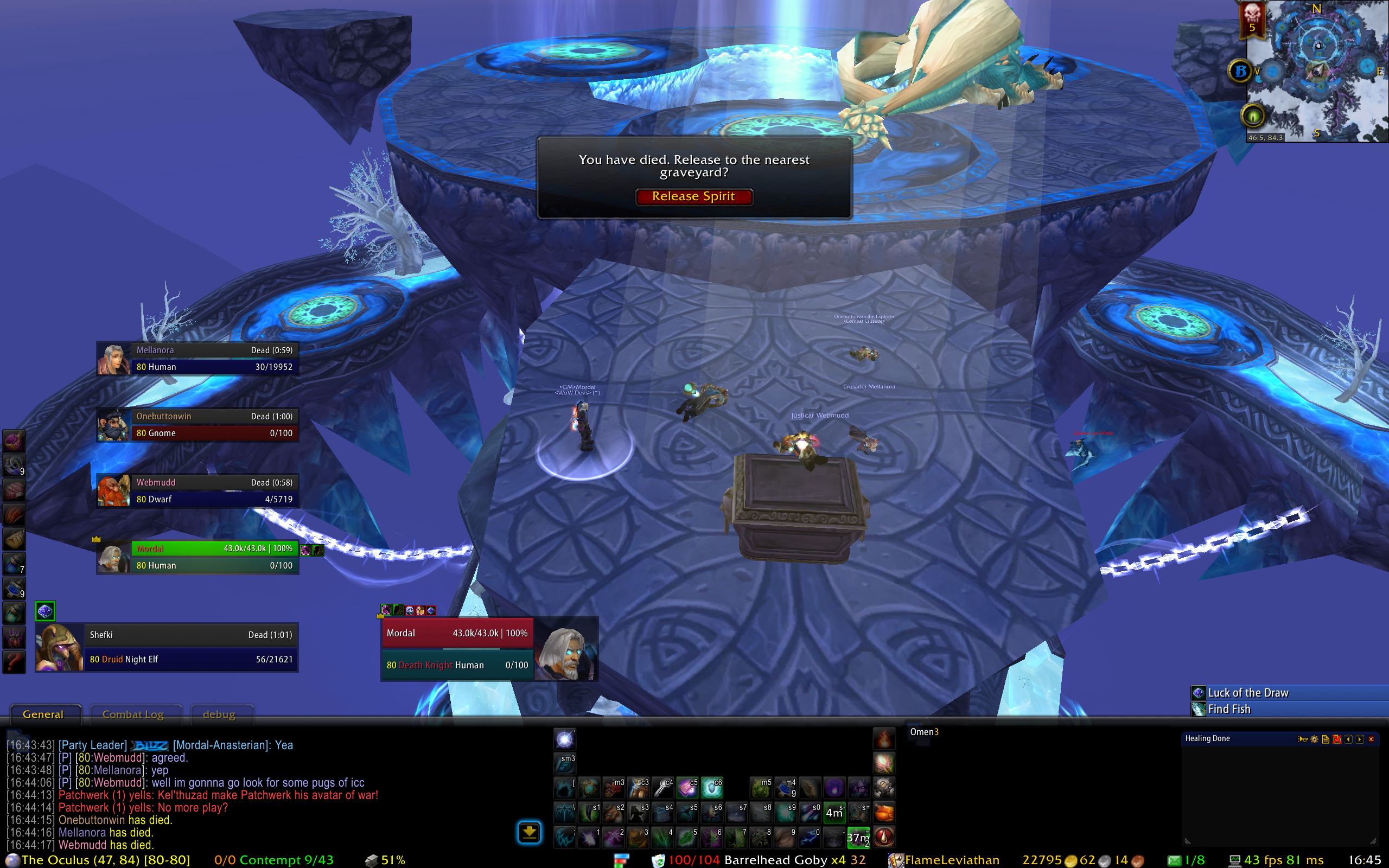Screen dimensions: 1389x868
Task: Click the green eye dungeon finder button
Action: (x=1252, y=117)
